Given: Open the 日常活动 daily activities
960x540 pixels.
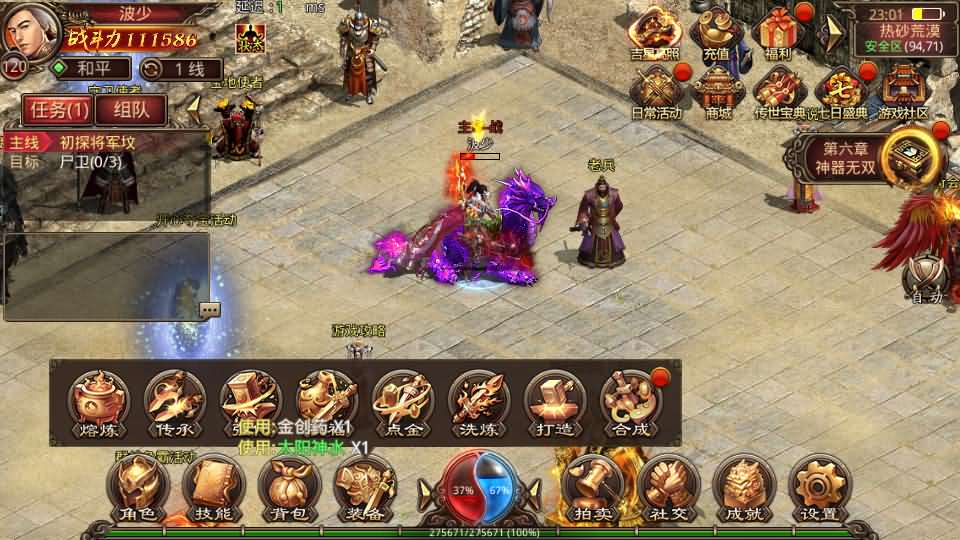Looking at the screenshot, I should point(657,92).
